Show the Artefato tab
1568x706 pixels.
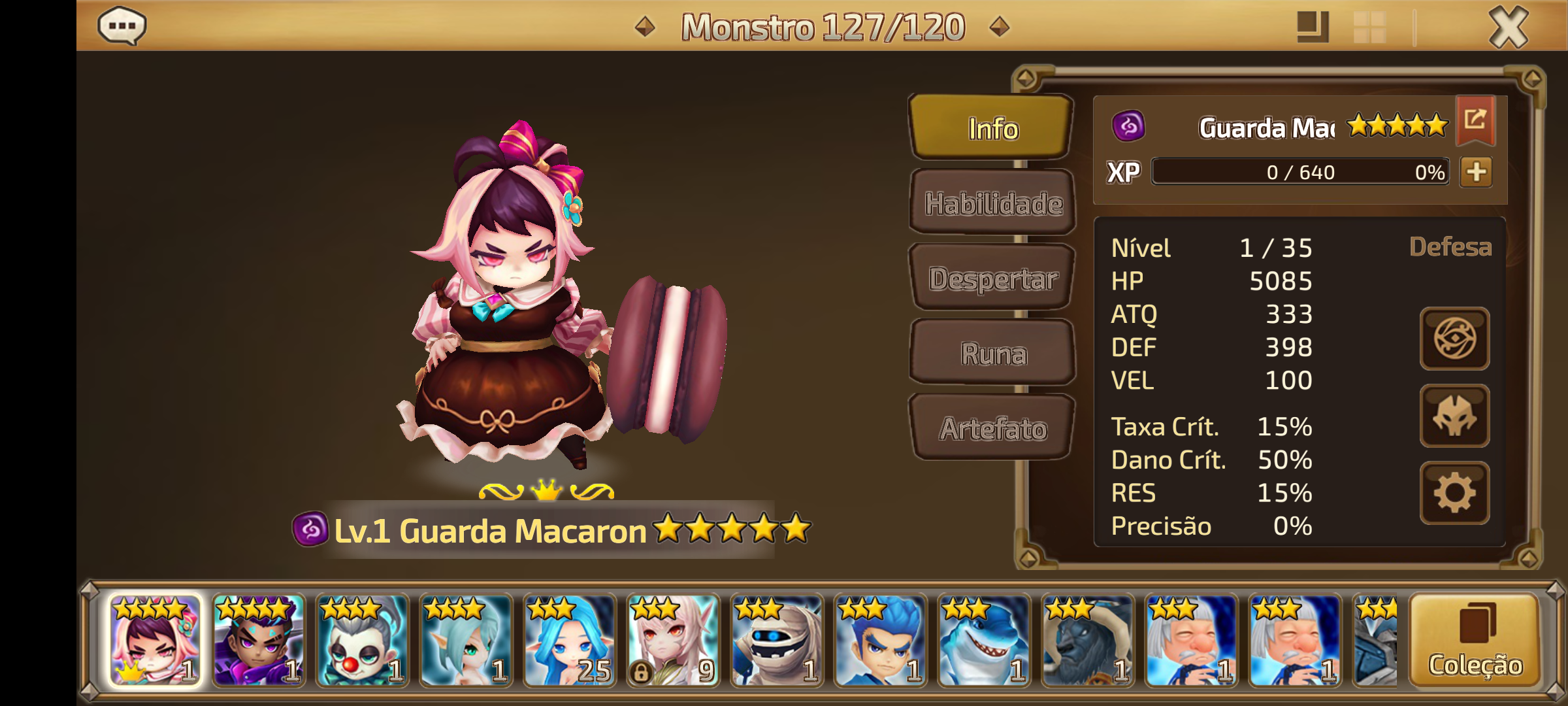(x=993, y=429)
